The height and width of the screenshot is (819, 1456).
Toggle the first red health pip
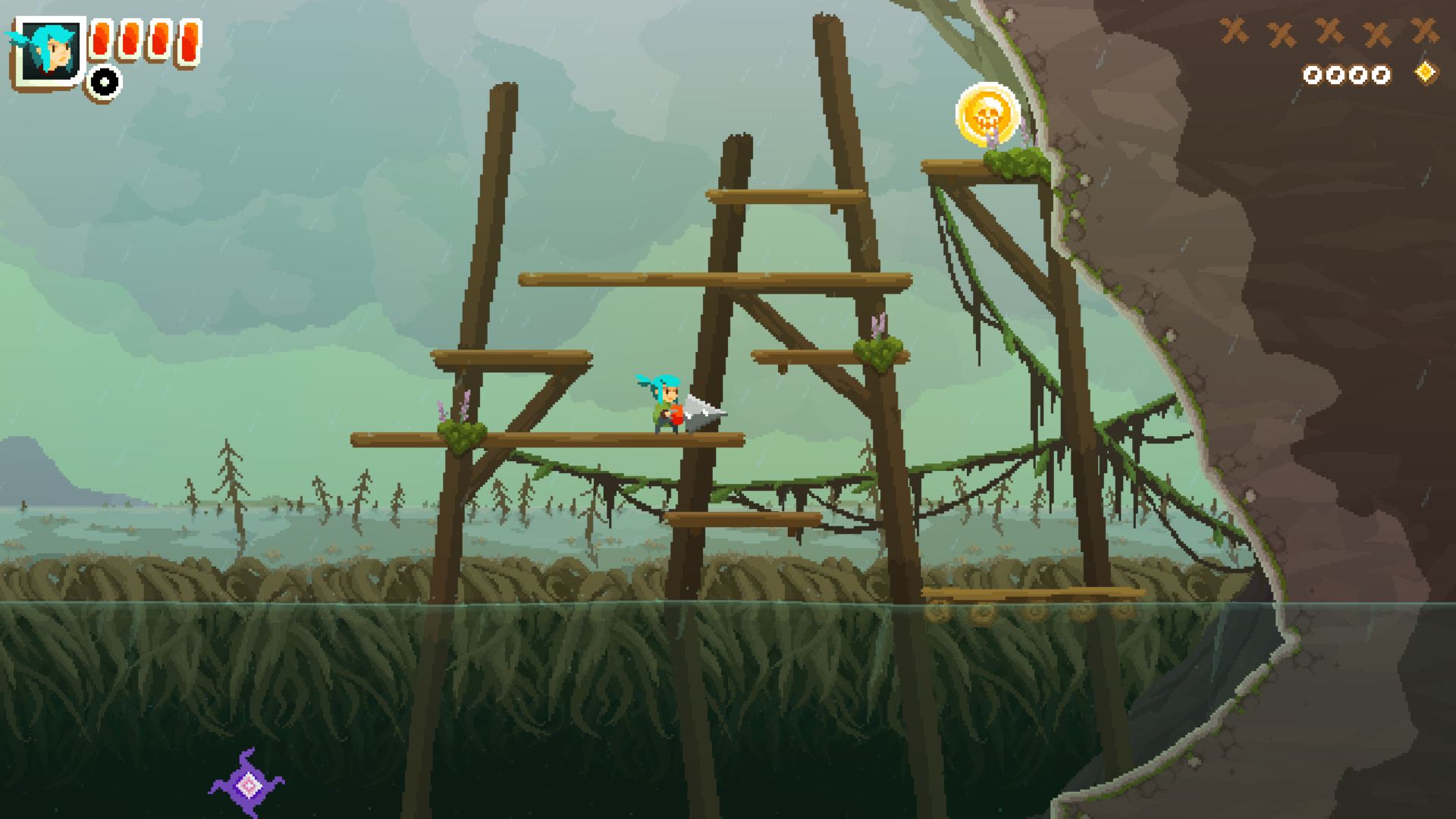101,40
